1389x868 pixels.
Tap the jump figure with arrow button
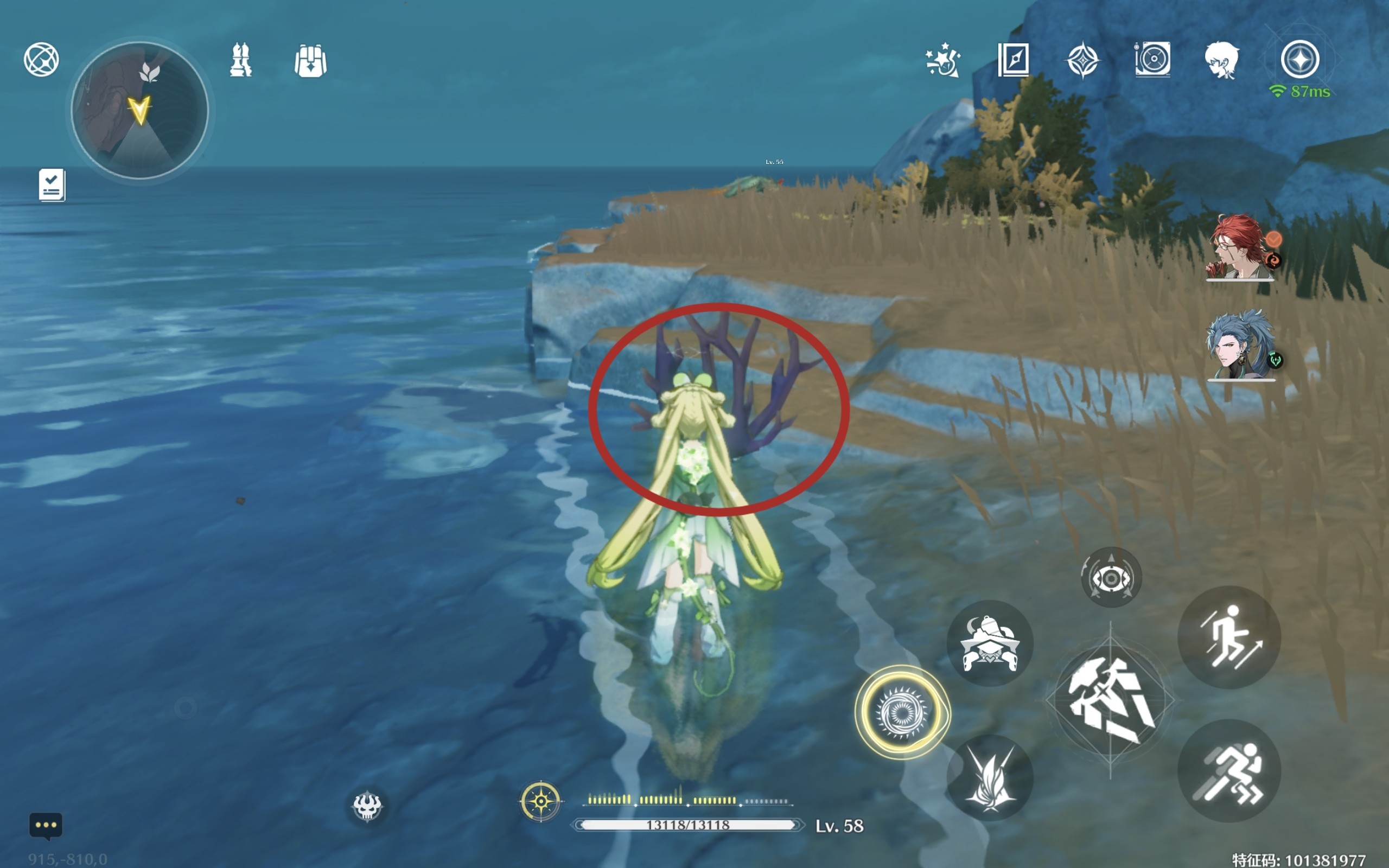pos(1229,637)
